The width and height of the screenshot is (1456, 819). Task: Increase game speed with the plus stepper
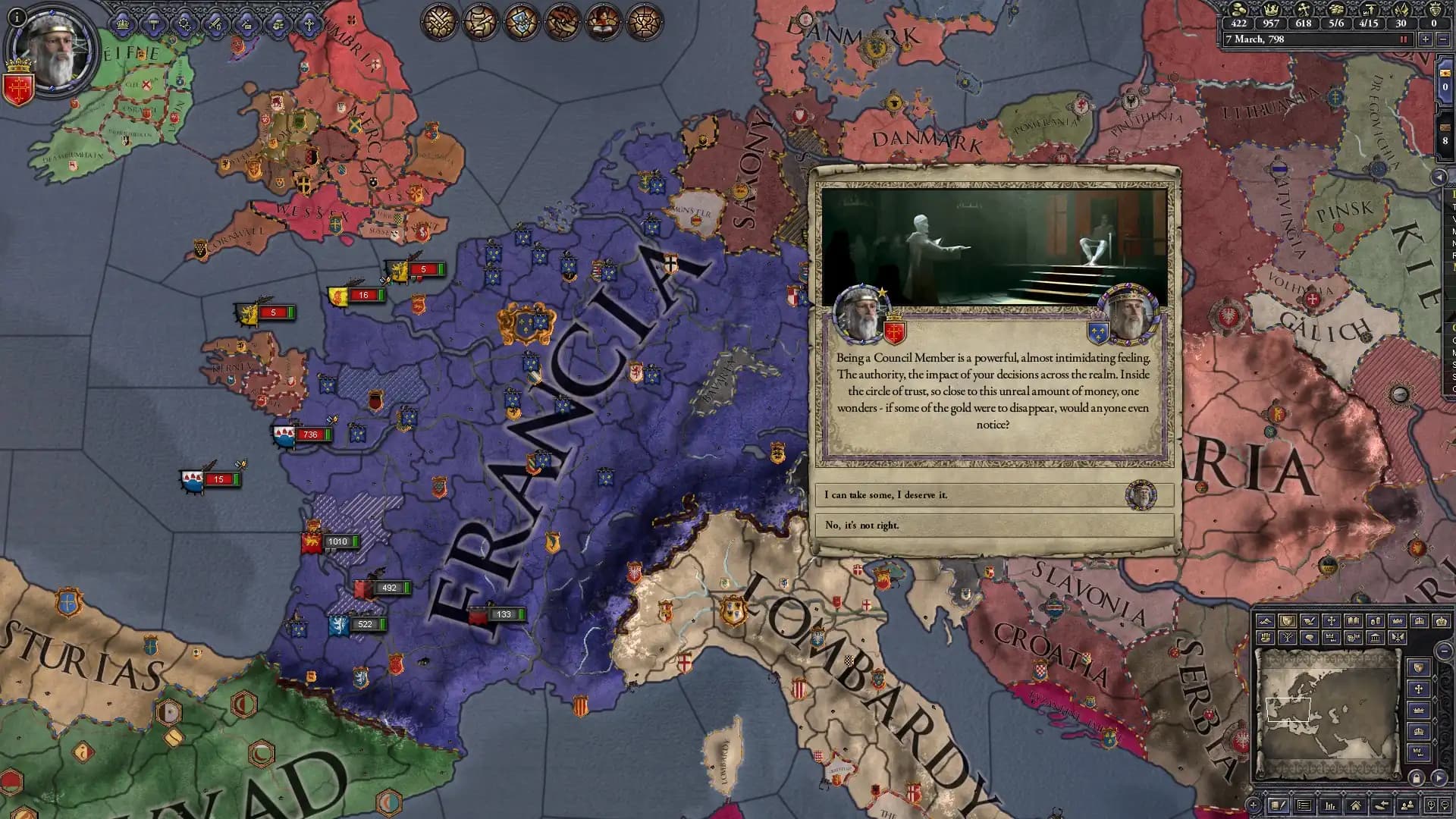click(1426, 40)
